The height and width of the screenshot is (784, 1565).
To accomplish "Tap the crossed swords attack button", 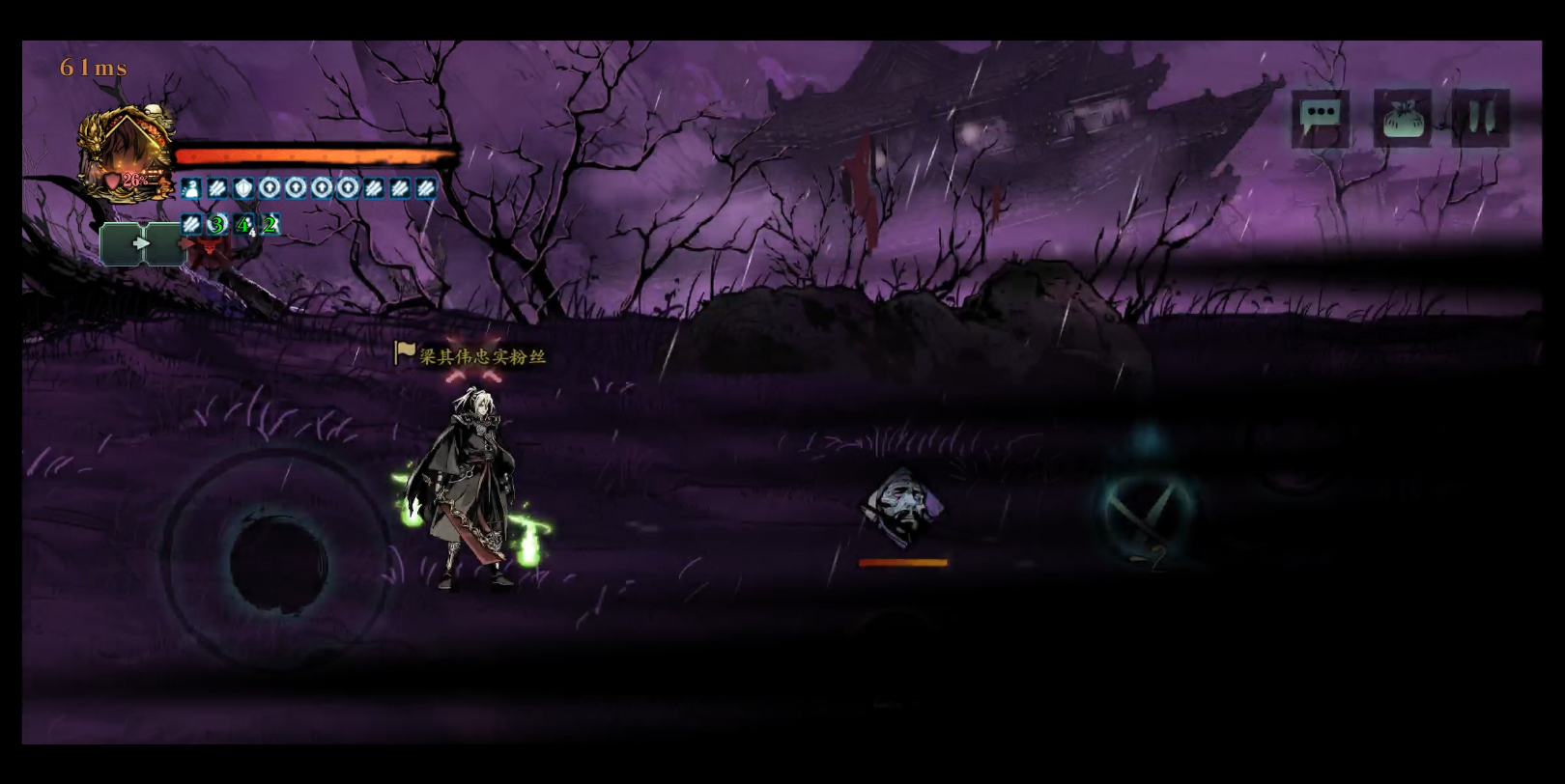I will click(x=1147, y=510).
